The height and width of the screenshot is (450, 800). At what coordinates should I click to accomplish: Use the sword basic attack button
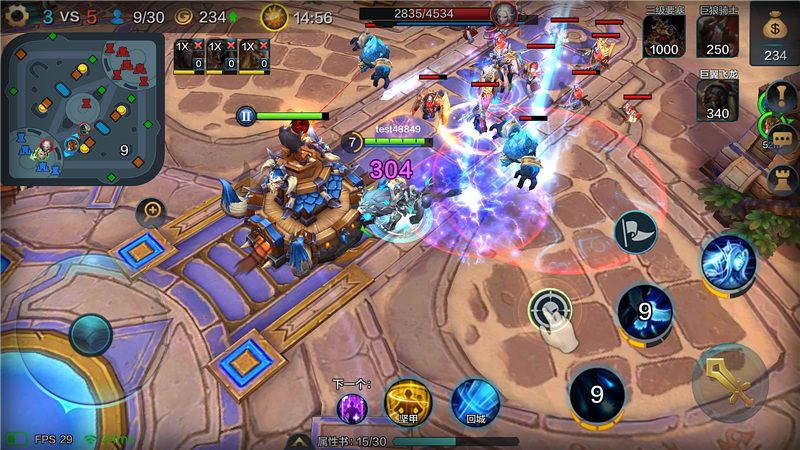[729, 384]
